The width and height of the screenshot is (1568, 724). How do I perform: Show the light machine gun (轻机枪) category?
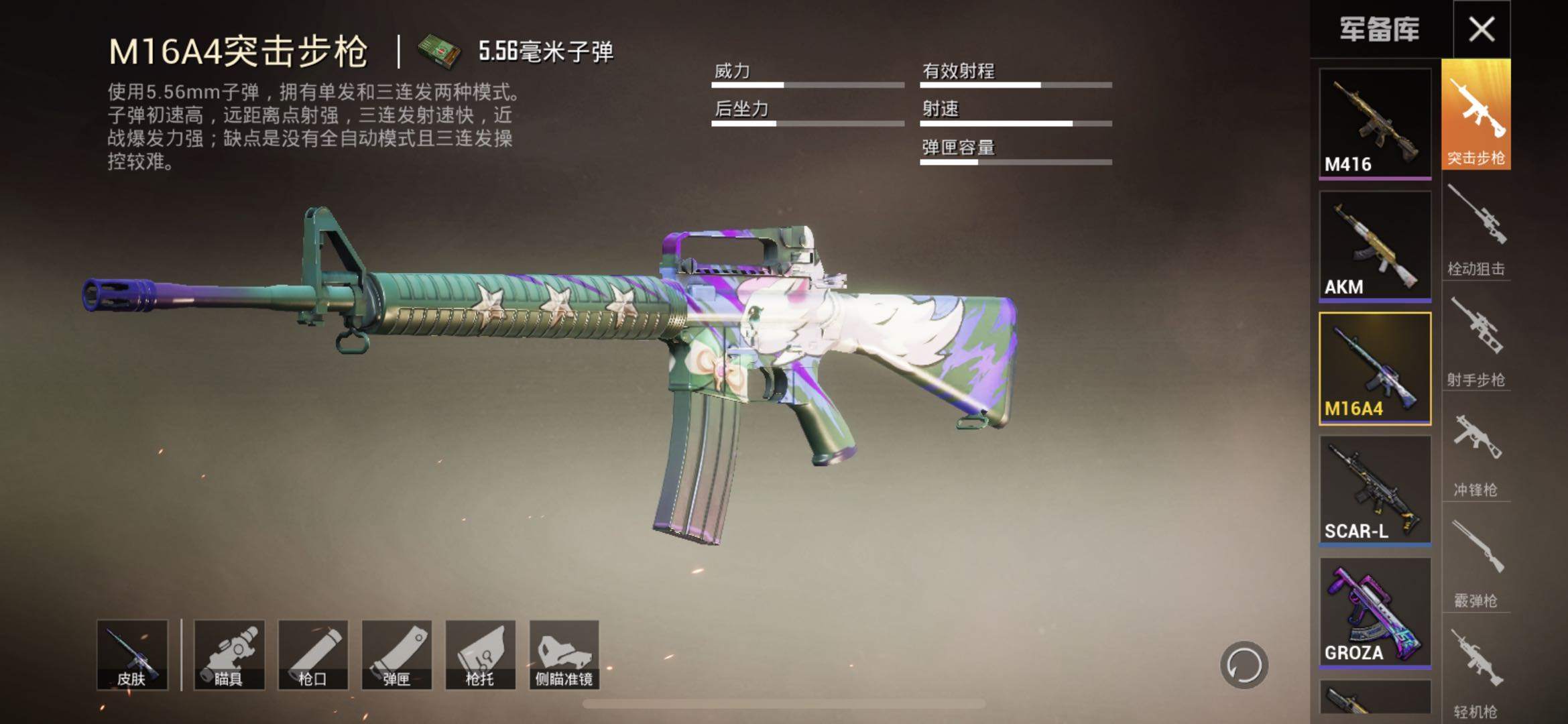tap(1475, 674)
